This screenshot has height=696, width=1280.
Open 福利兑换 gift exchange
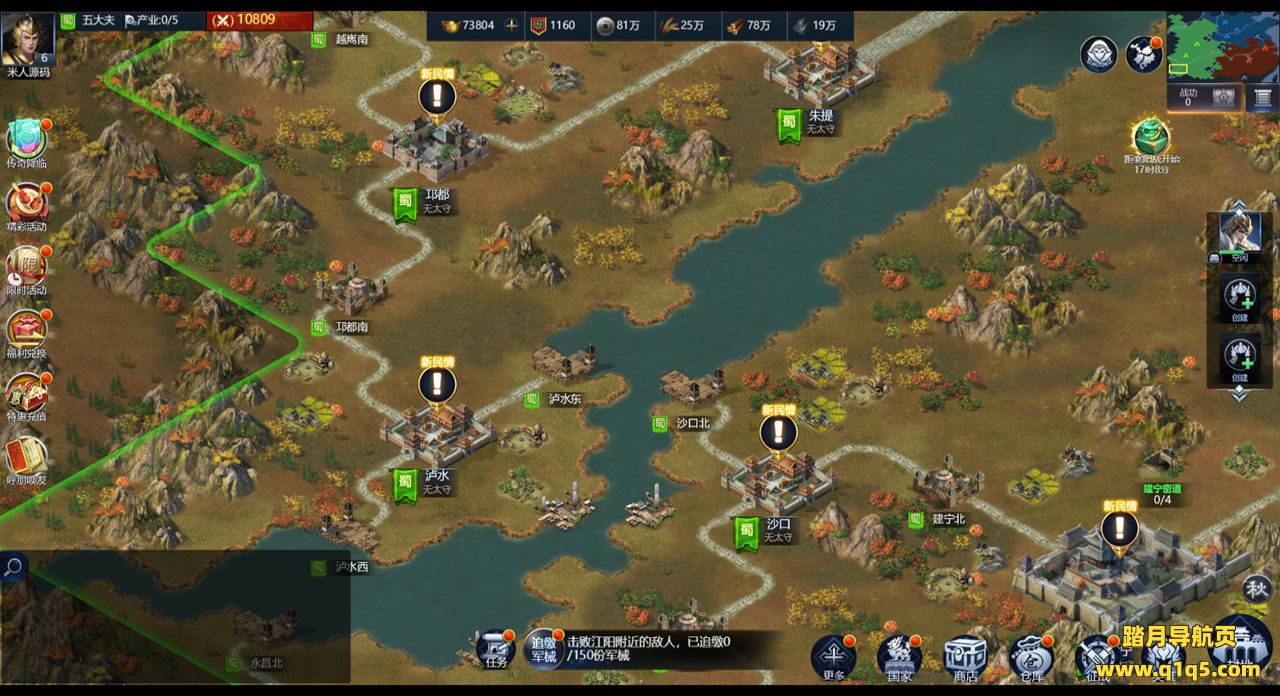click(x=27, y=331)
